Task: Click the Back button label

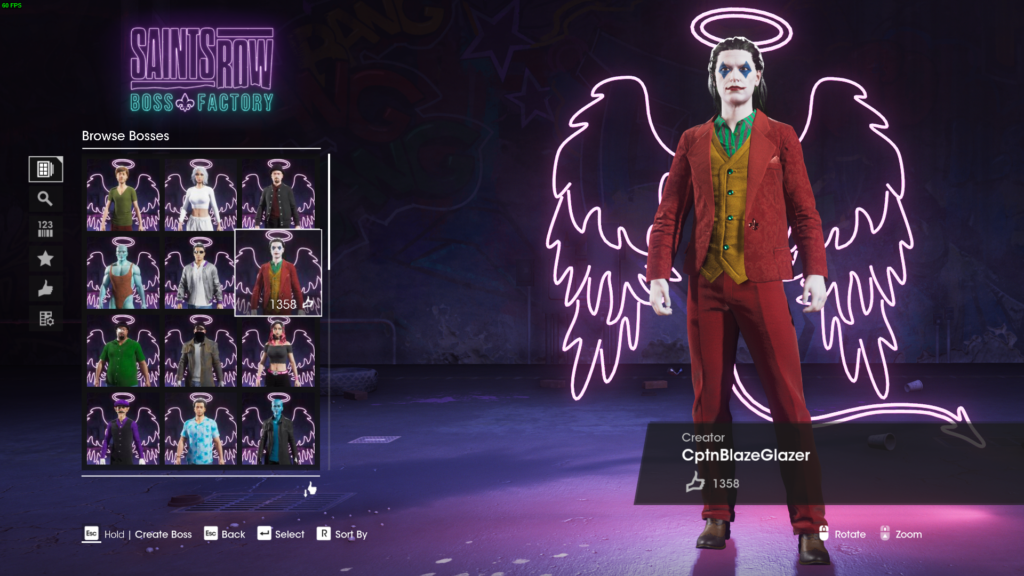Action: click(233, 535)
